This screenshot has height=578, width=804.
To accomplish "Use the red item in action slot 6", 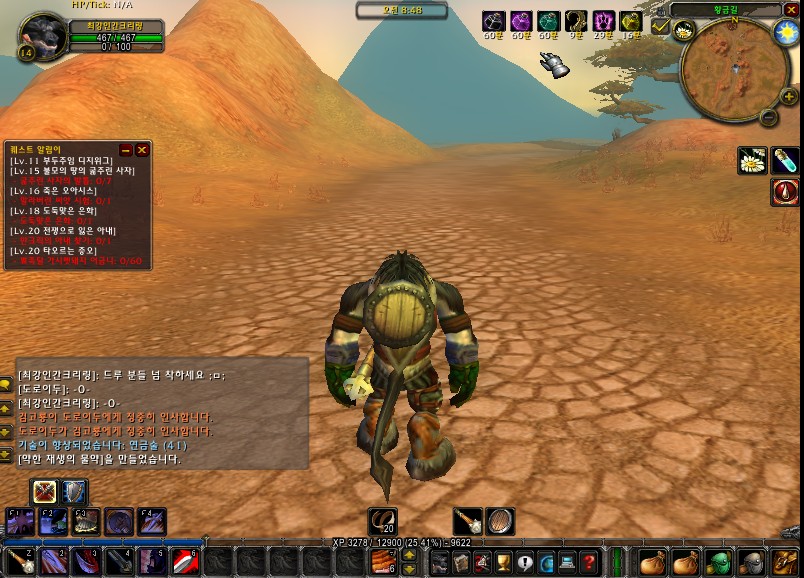I will pyautogui.click(x=185, y=562).
